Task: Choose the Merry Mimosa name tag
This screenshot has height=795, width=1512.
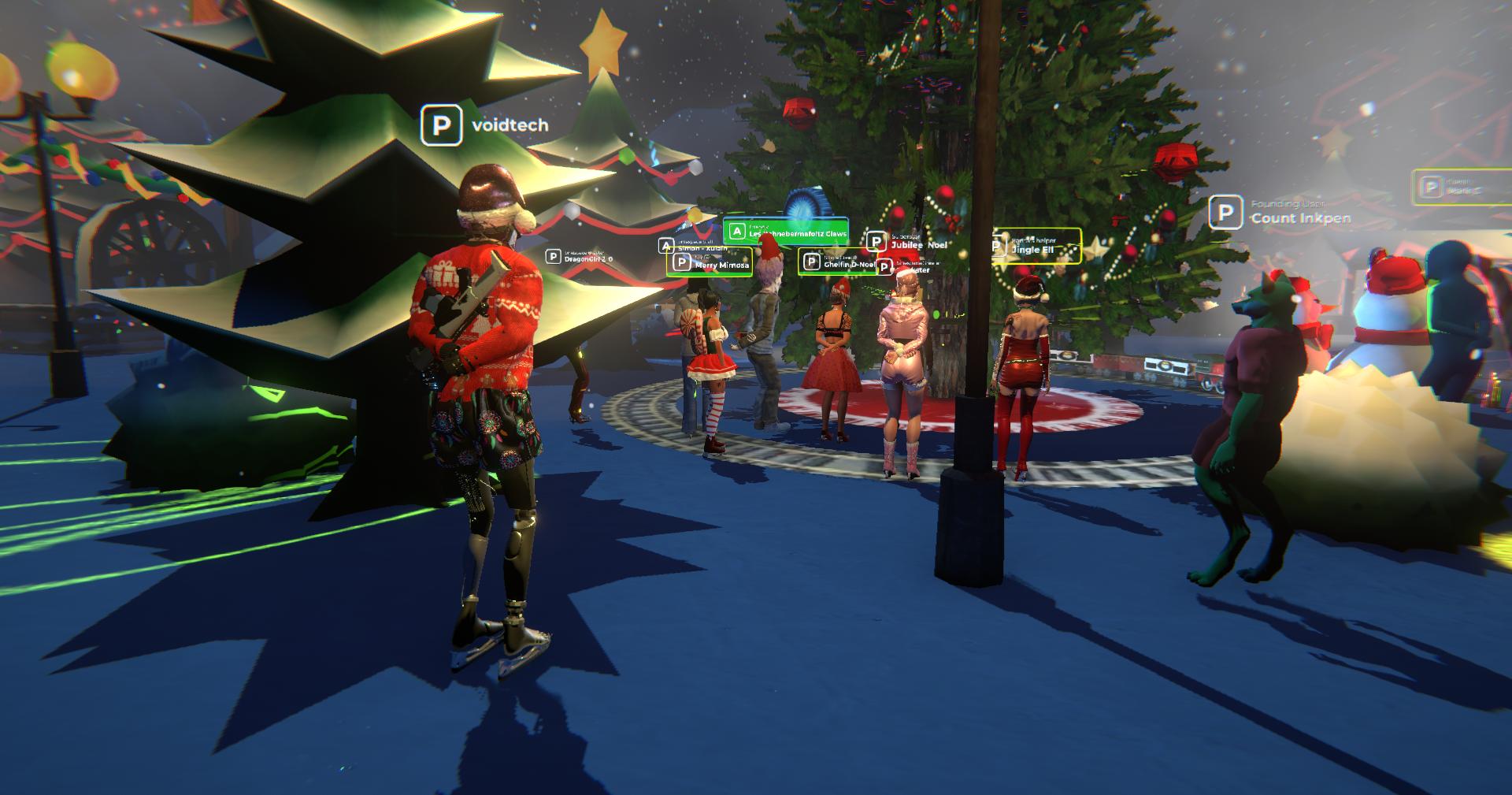Action: [x=710, y=262]
